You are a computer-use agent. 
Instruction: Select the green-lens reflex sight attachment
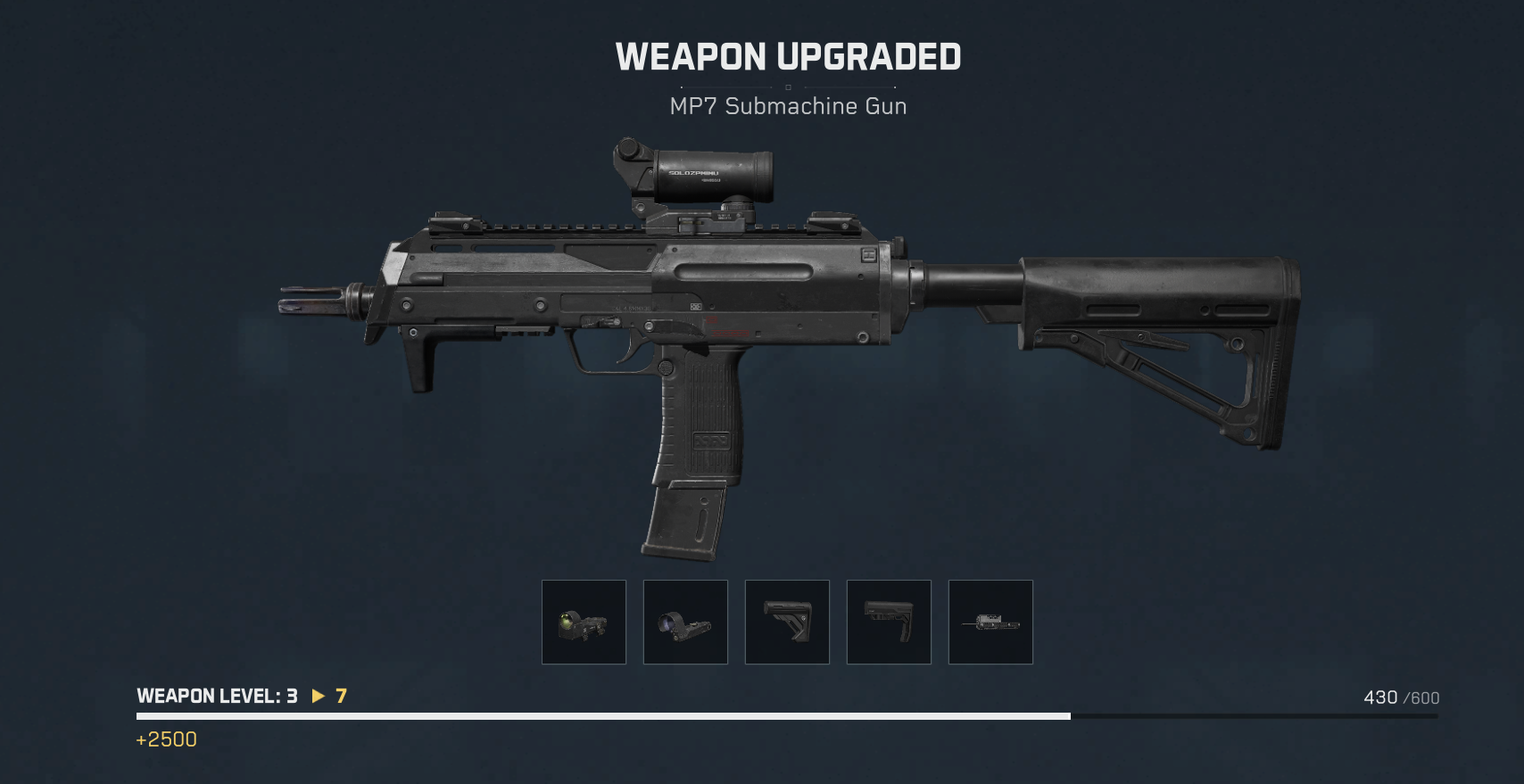click(584, 623)
